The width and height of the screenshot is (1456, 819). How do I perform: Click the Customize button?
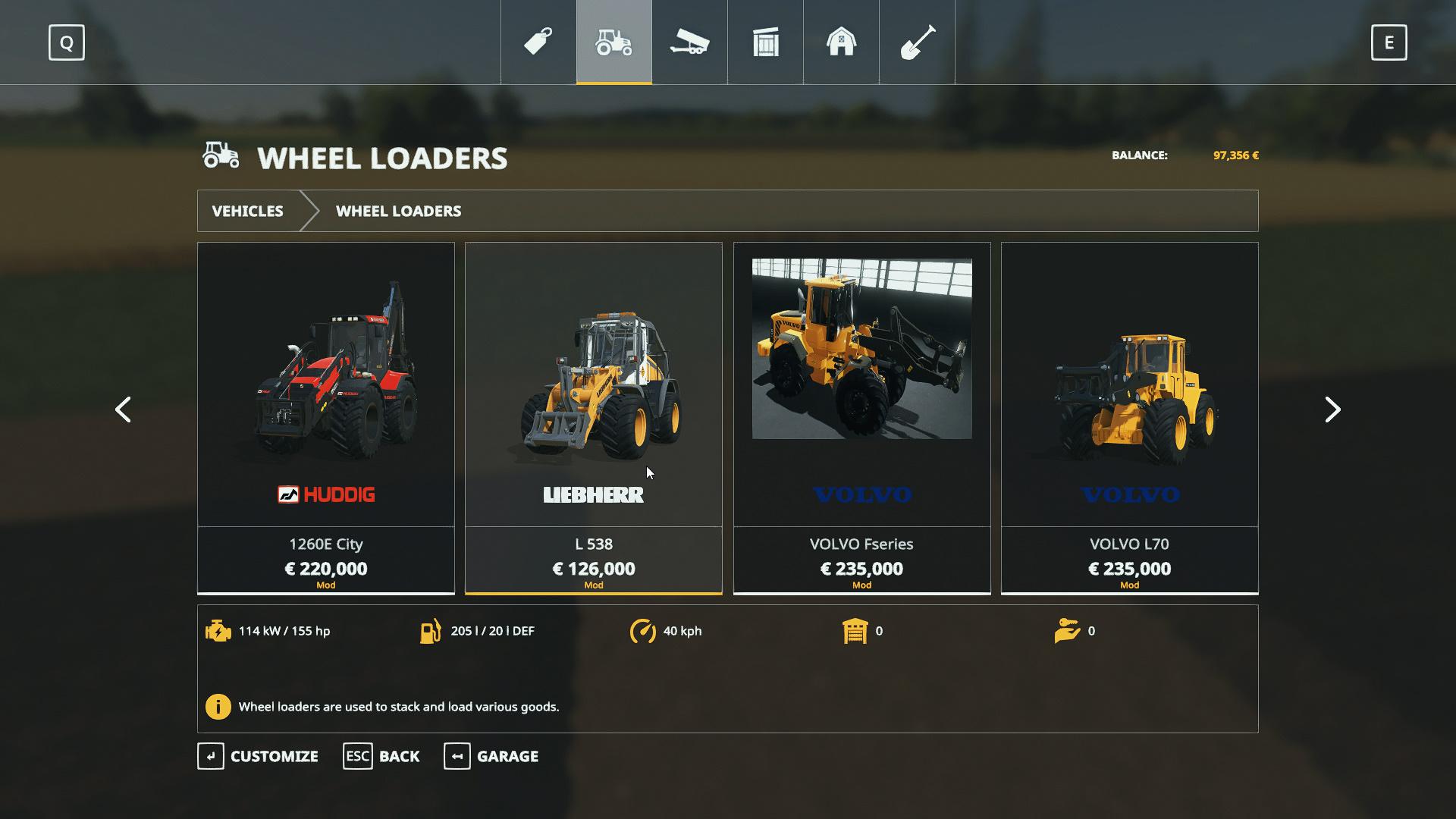click(258, 756)
